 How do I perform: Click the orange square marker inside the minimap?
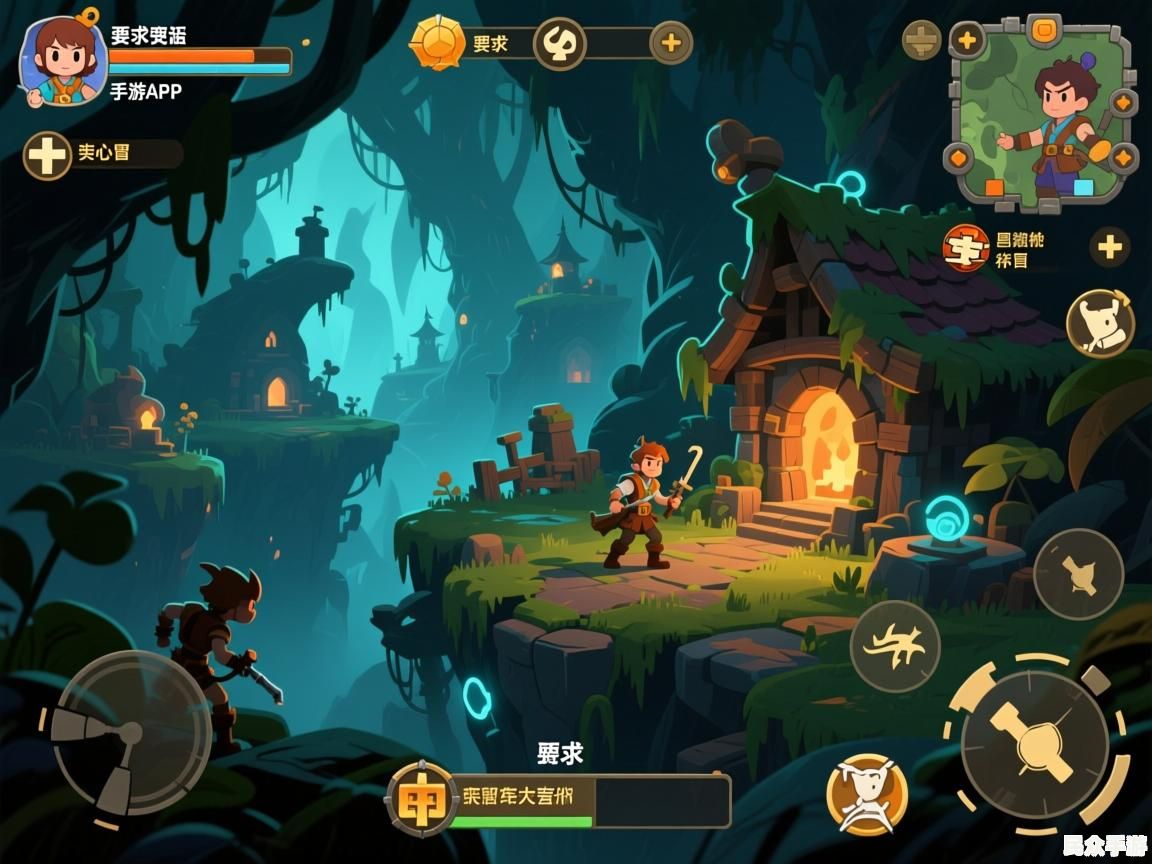click(x=994, y=187)
